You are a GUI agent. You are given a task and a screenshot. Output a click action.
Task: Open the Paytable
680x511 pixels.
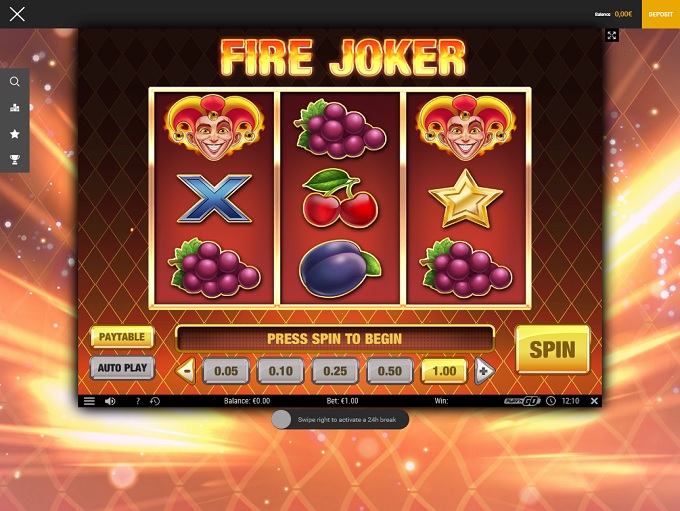(121, 337)
